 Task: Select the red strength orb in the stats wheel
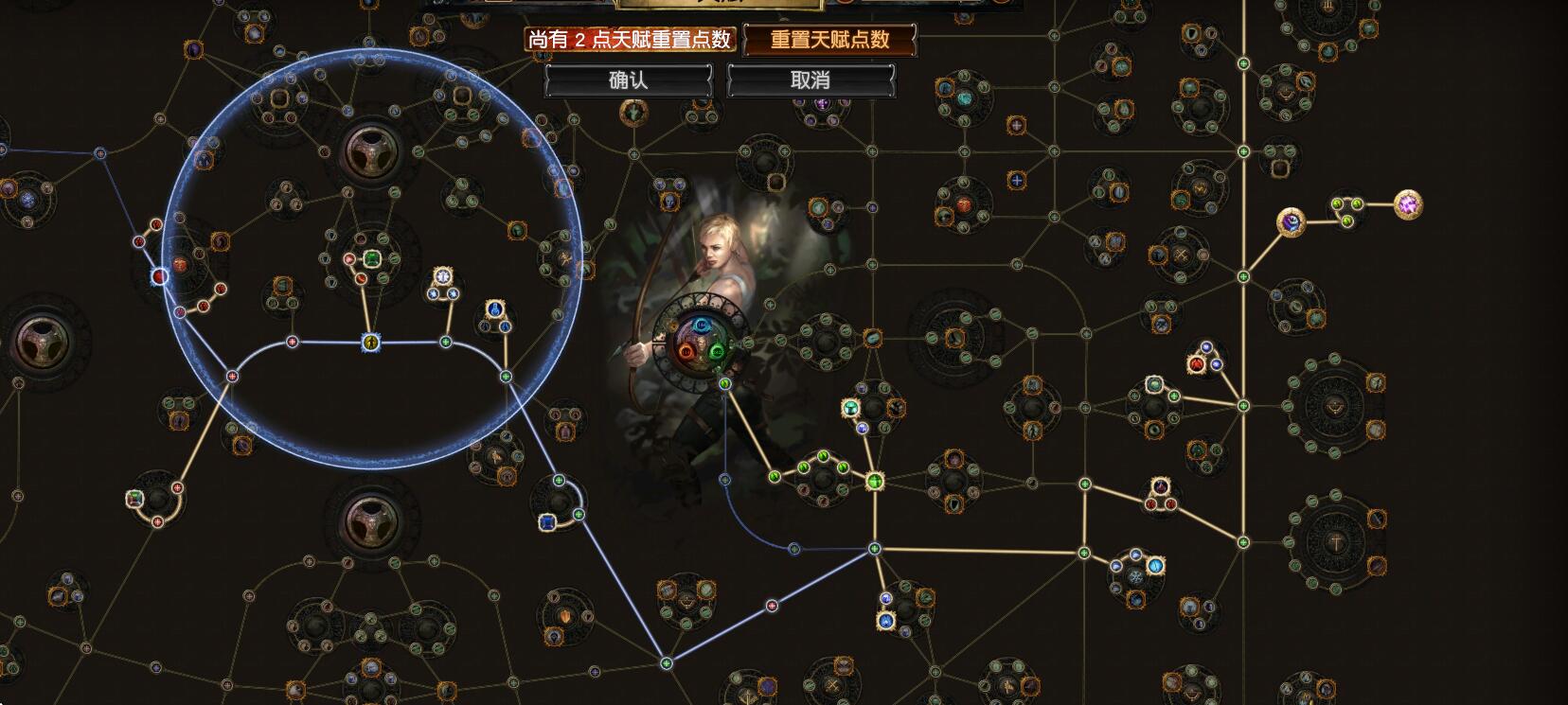point(686,351)
